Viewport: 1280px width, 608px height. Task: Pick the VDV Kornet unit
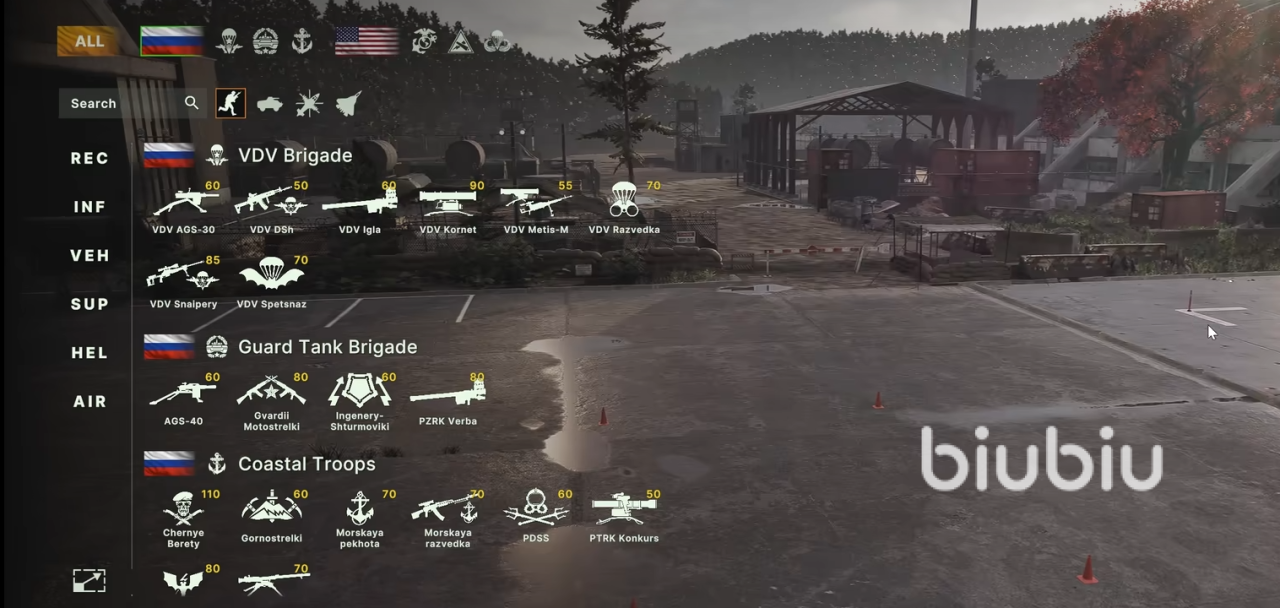(x=447, y=206)
